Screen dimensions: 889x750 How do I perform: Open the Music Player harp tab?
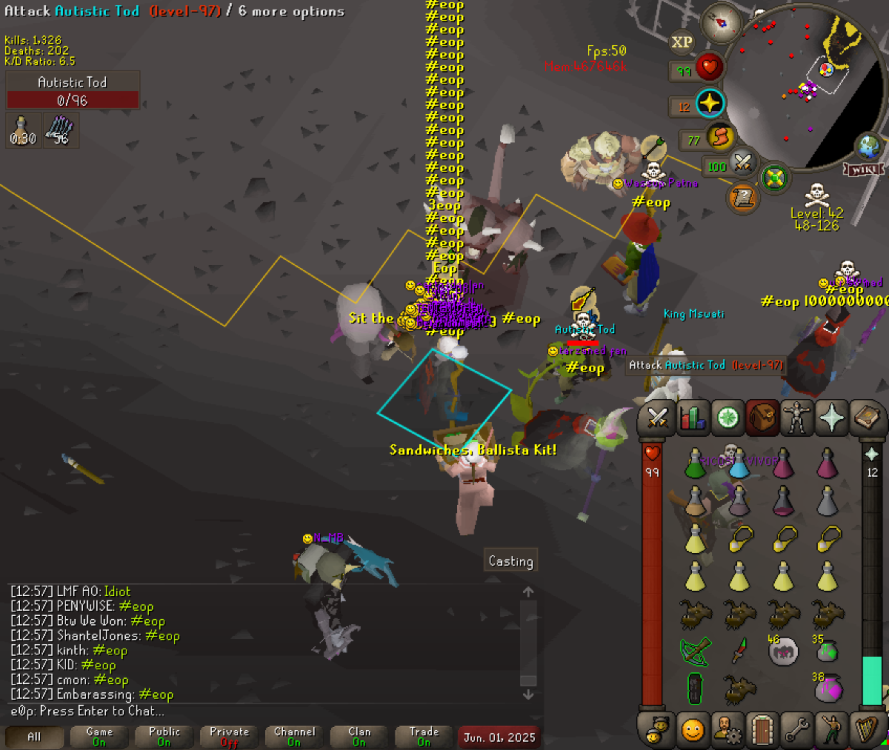click(x=866, y=728)
